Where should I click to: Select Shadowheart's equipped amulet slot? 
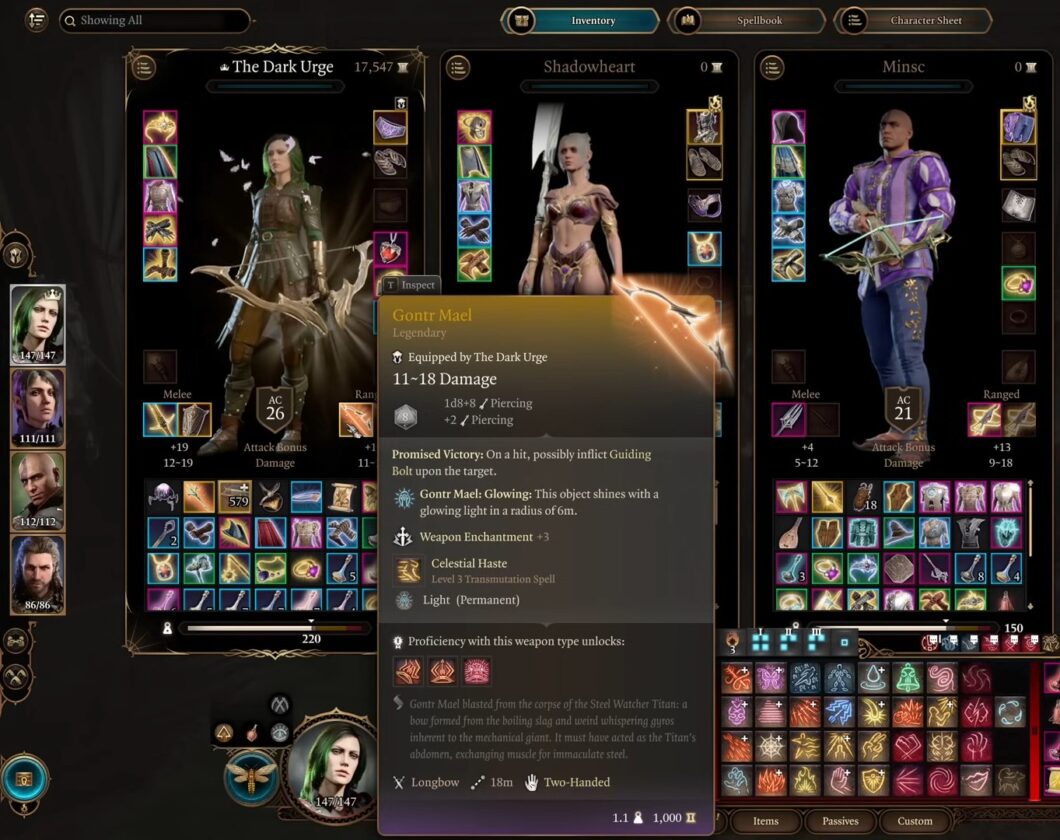coord(704,248)
